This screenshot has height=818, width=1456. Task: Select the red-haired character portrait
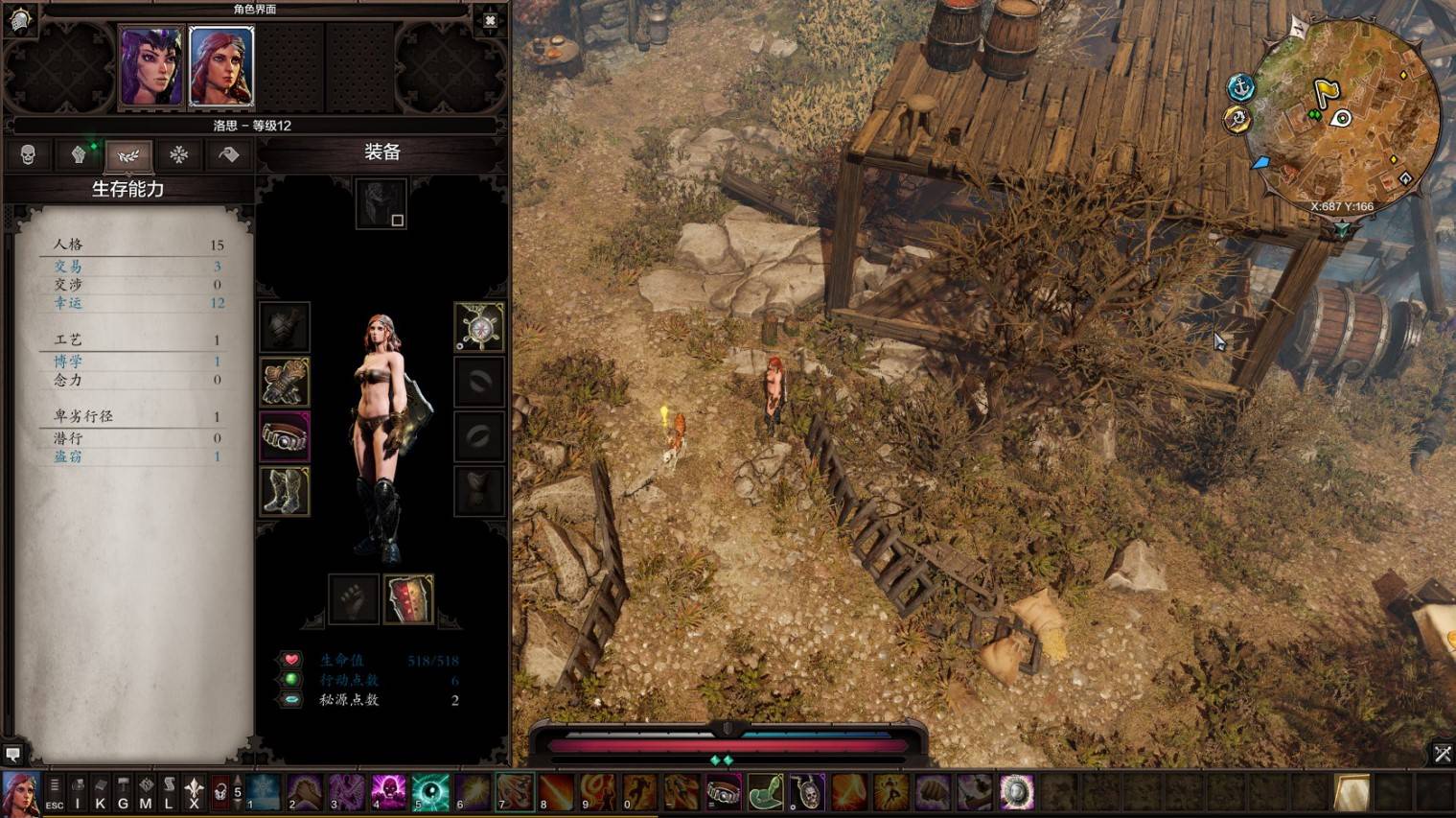(x=221, y=66)
